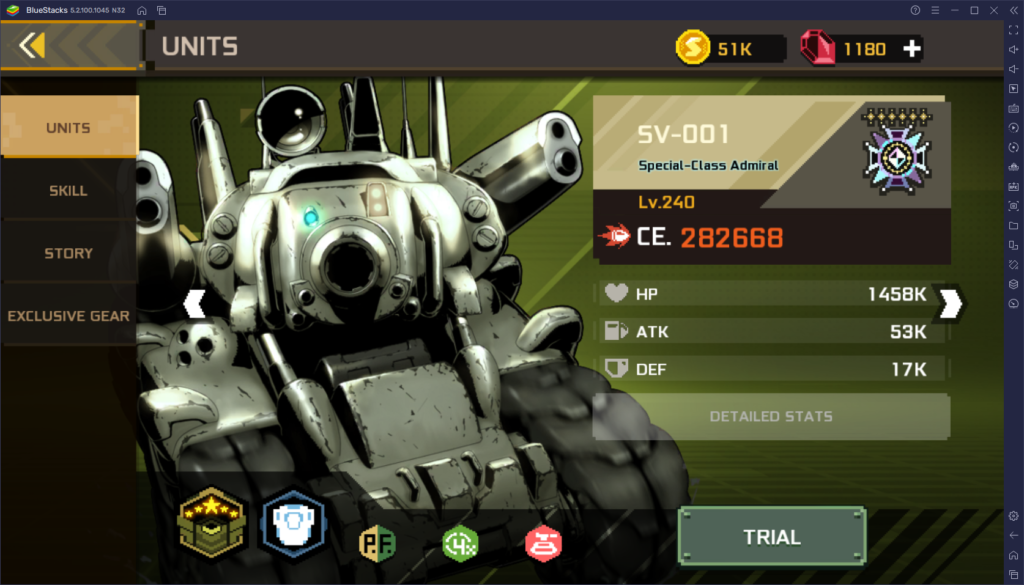
Task: Minimize the BlueStacks window
Action: click(956, 10)
